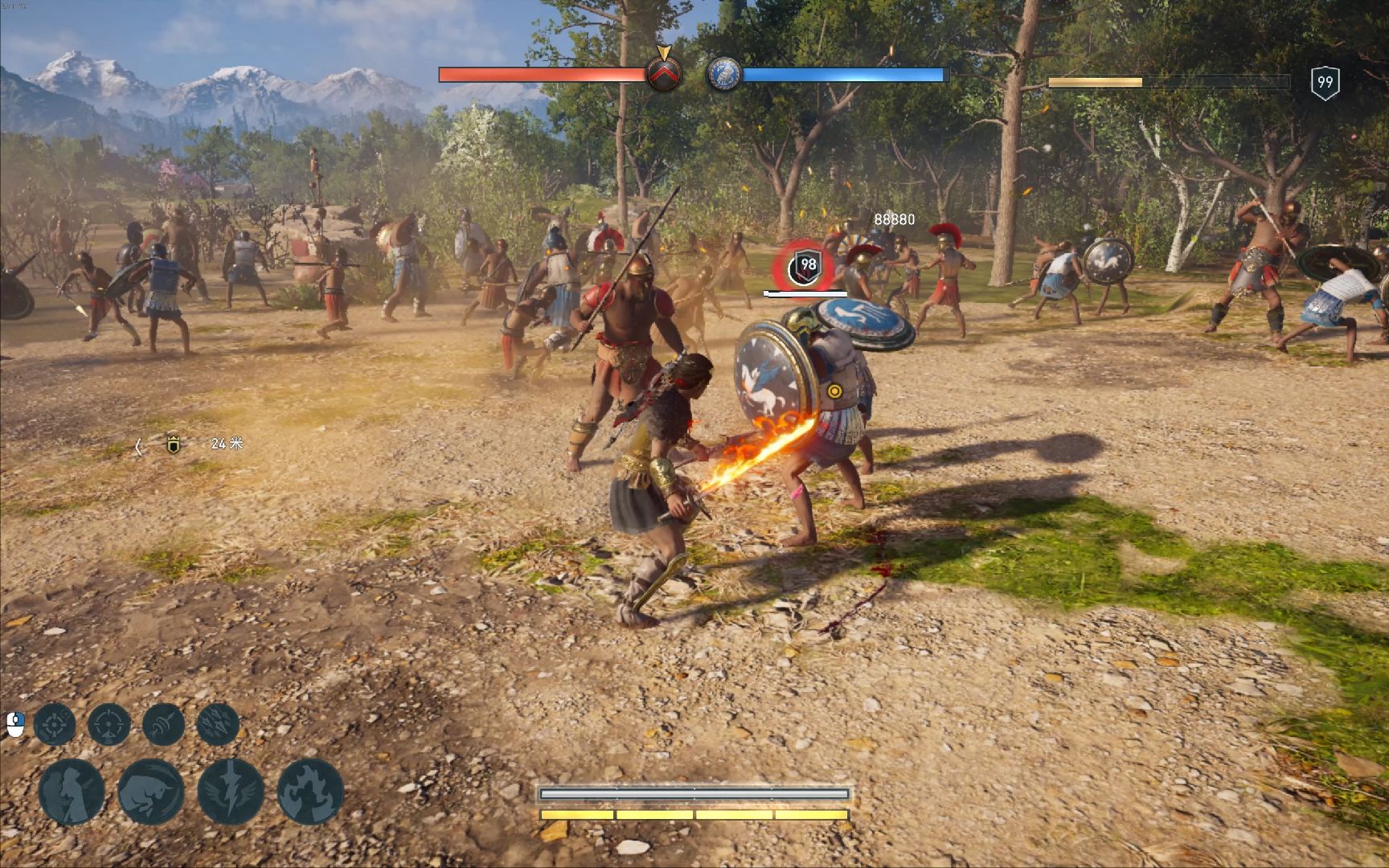This screenshot has height=868, width=1389.
Task: Use the charging bull rush ability
Action: point(151,792)
